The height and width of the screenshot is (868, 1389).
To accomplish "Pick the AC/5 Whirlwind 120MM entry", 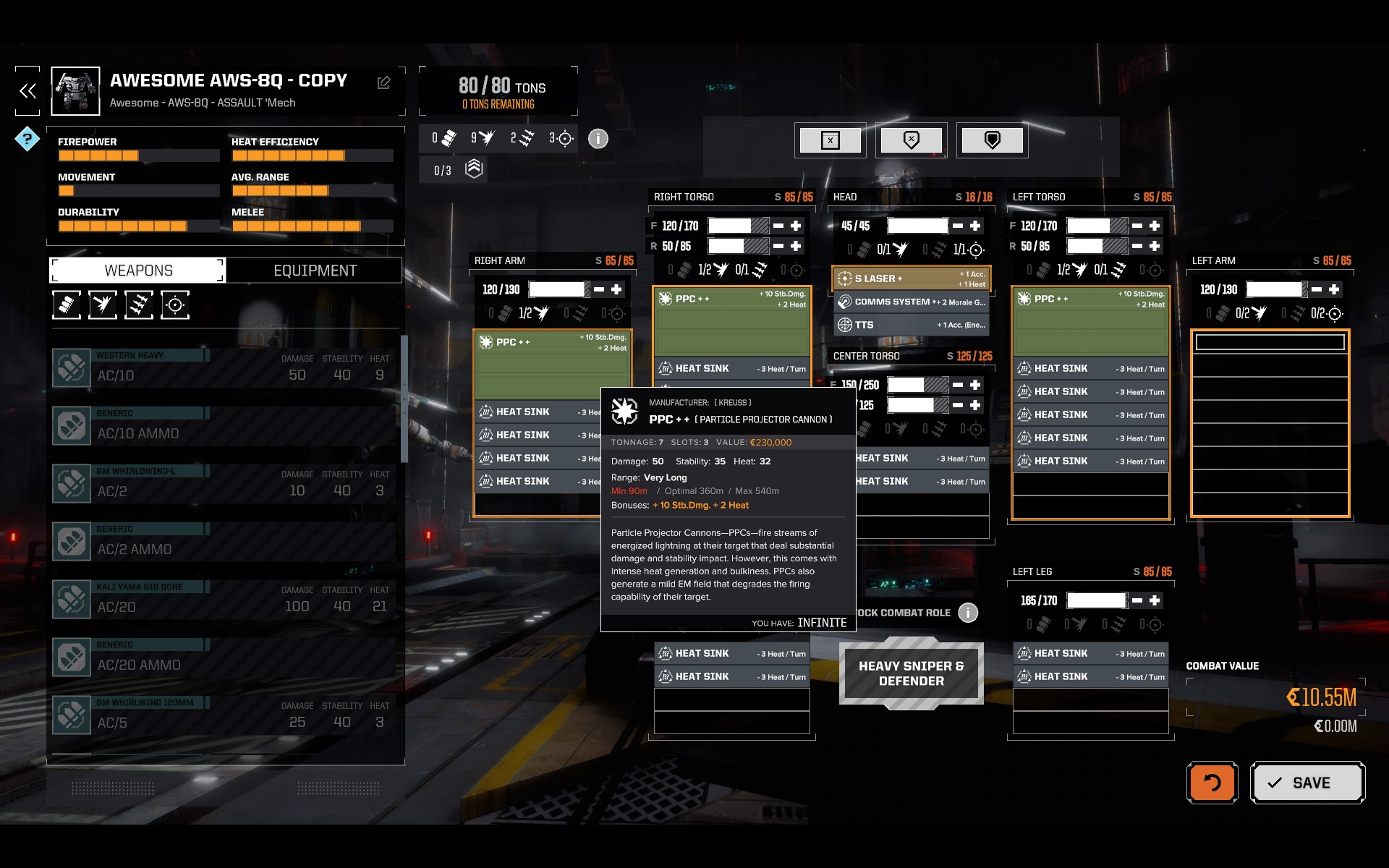I will coord(224,715).
